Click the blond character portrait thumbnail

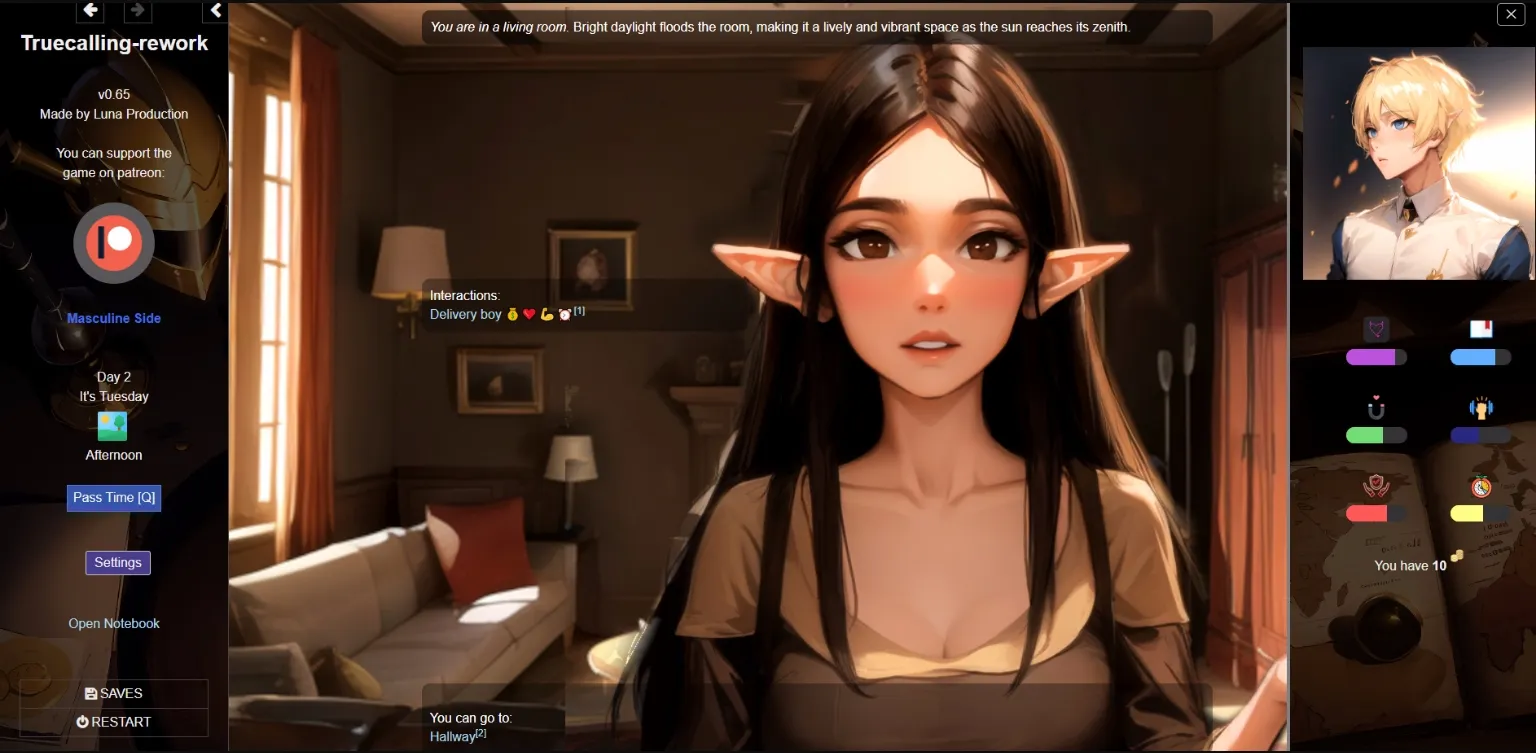[1418, 163]
